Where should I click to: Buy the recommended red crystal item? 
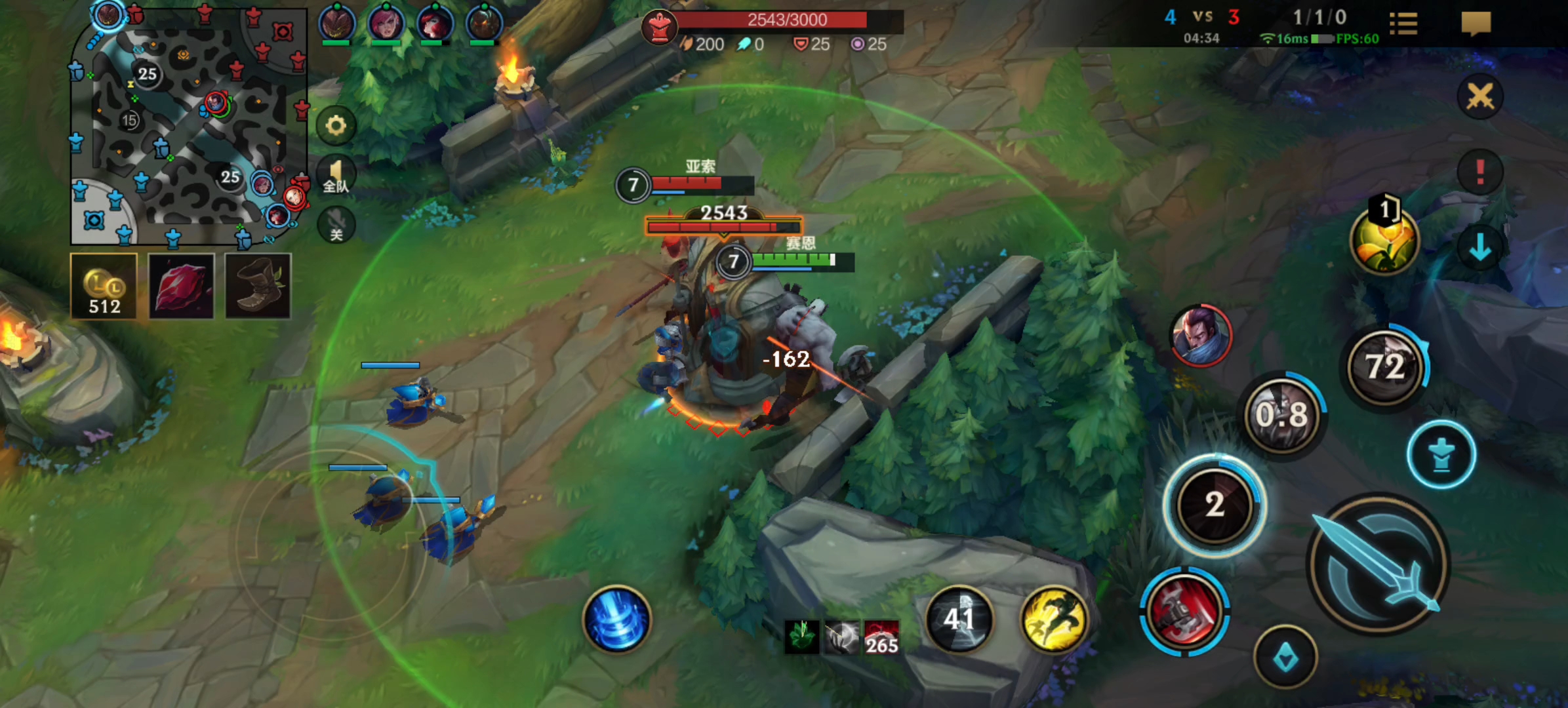coord(181,286)
